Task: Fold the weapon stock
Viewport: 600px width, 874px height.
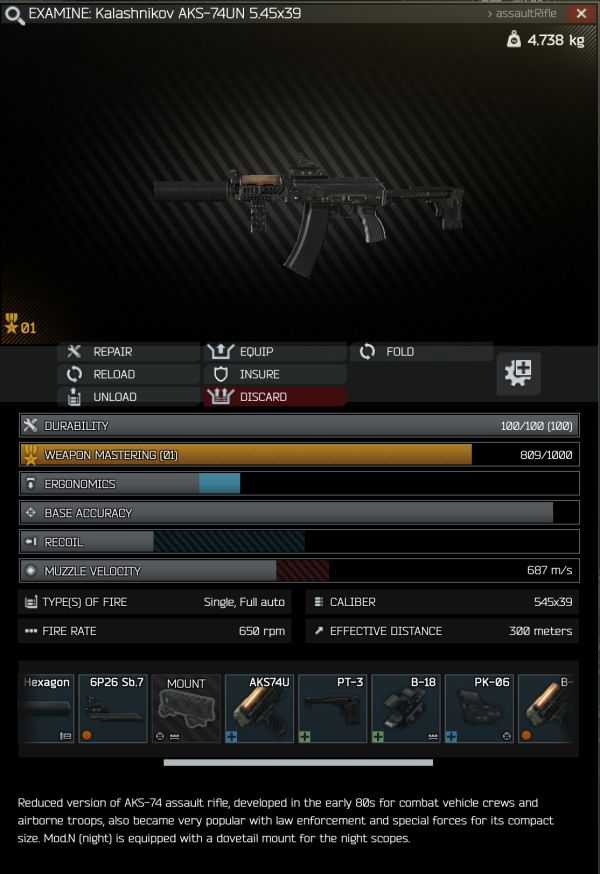Action: 399,352
